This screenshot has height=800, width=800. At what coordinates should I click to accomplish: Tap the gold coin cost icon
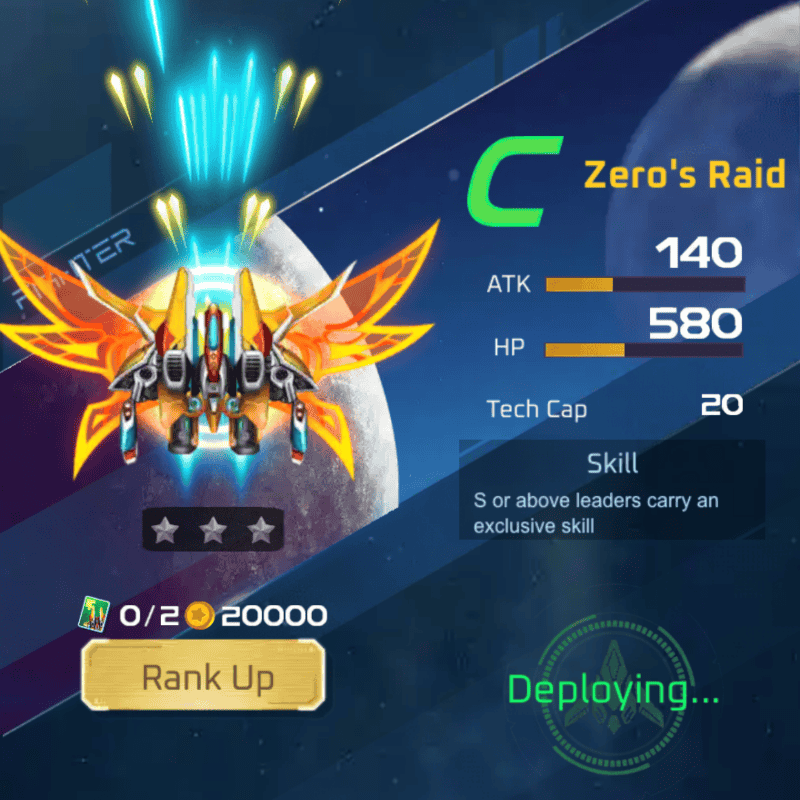click(202, 616)
